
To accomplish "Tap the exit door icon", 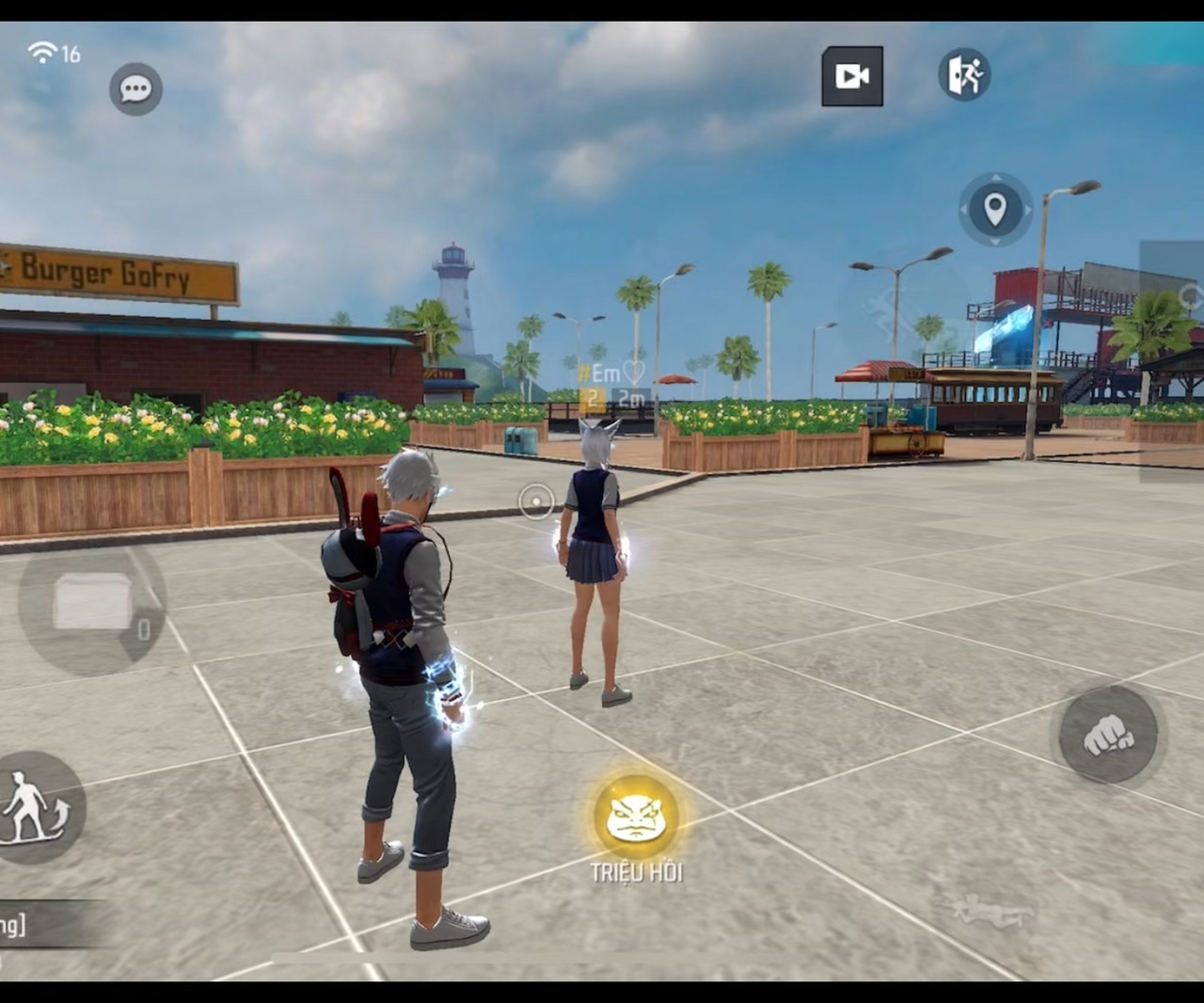I will [x=964, y=74].
